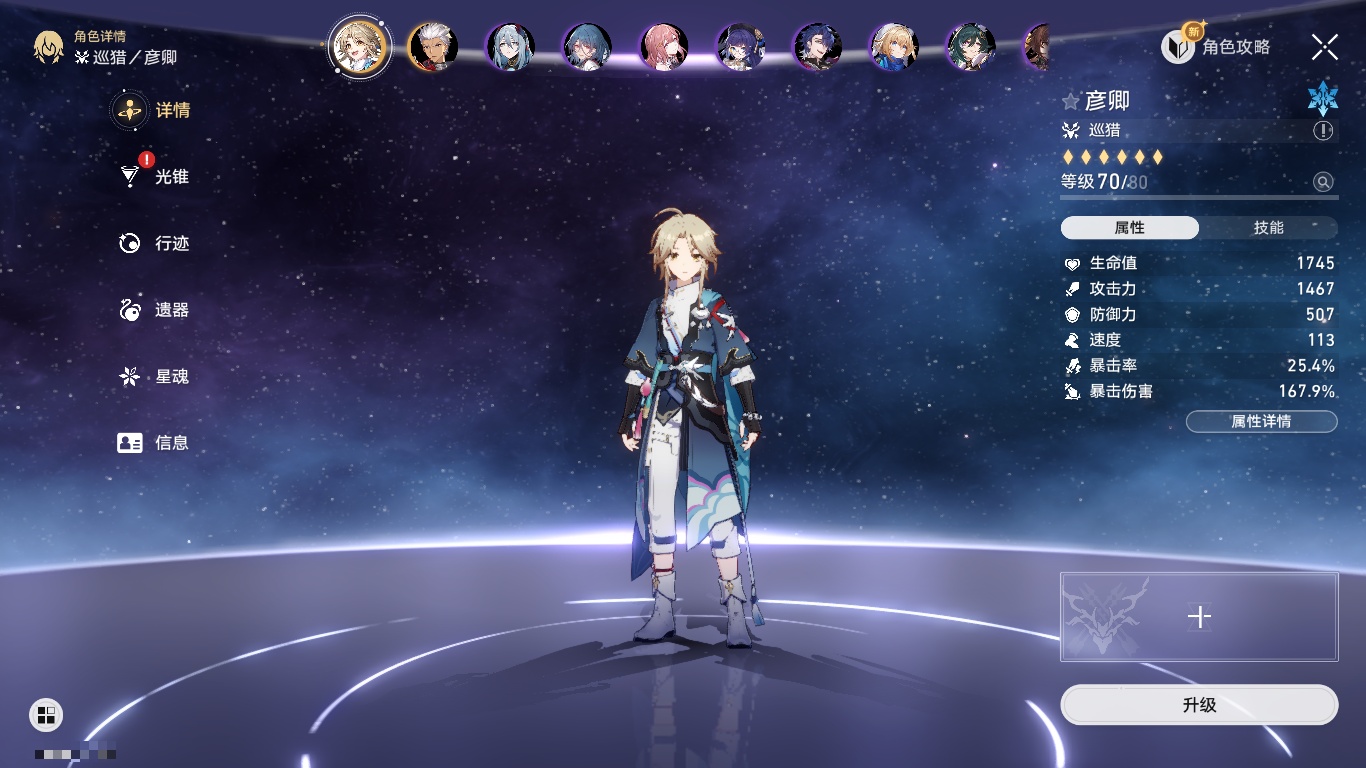The image size is (1366, 768).
Task: Open the 角色攻略 character guide
Action: pos(1216,47)
